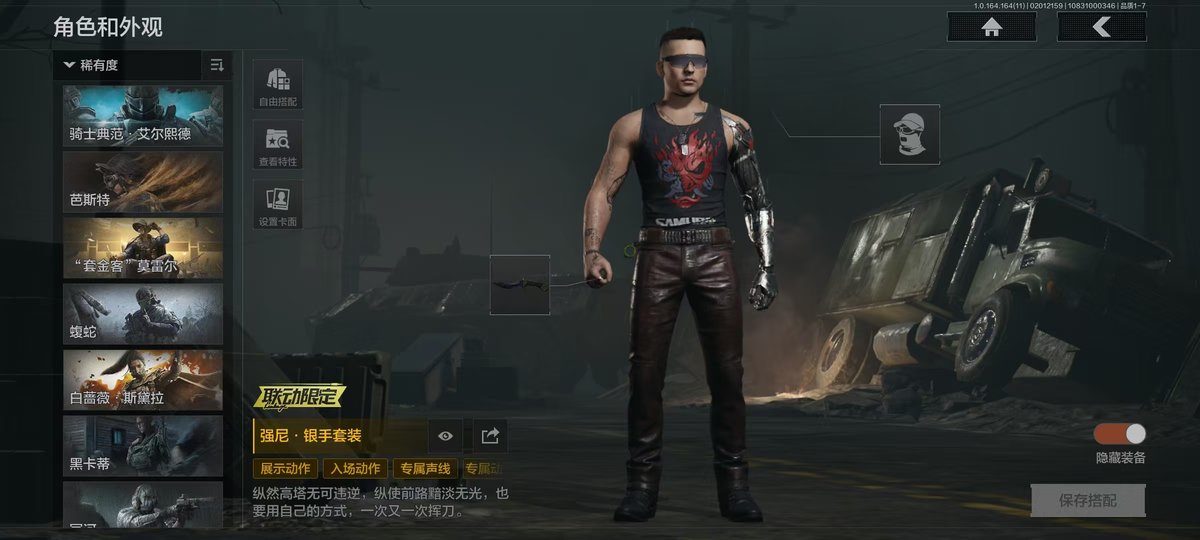Viewport: 1200px width, 540px height.
Task: Toggle the 隐藏装备 hide equipment switch
Action: [x=1120, y=434]
